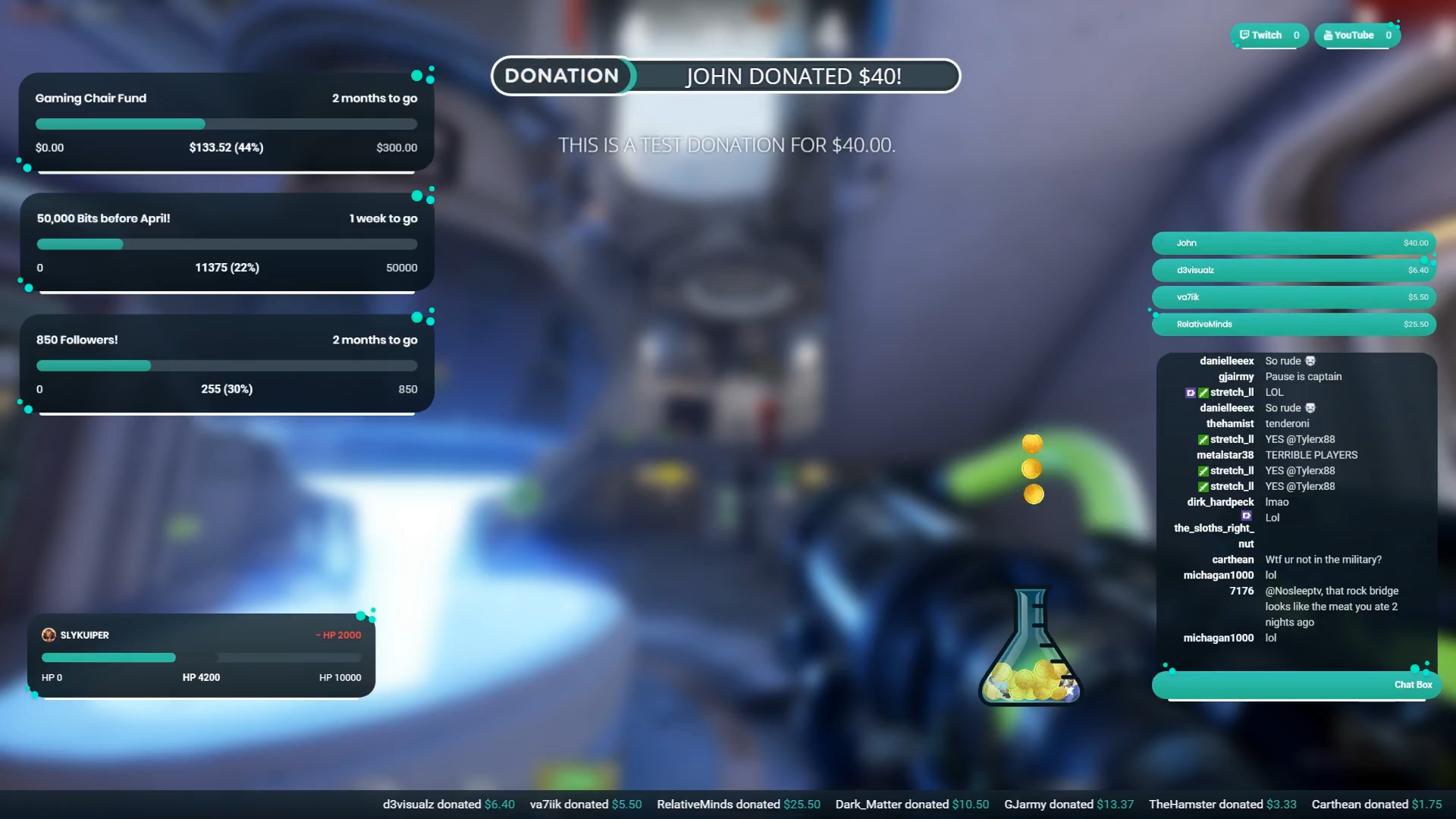Collapse the DONATION notification pill
The width and height of the screenshot is (1456, 819).
tap(563, 76)
